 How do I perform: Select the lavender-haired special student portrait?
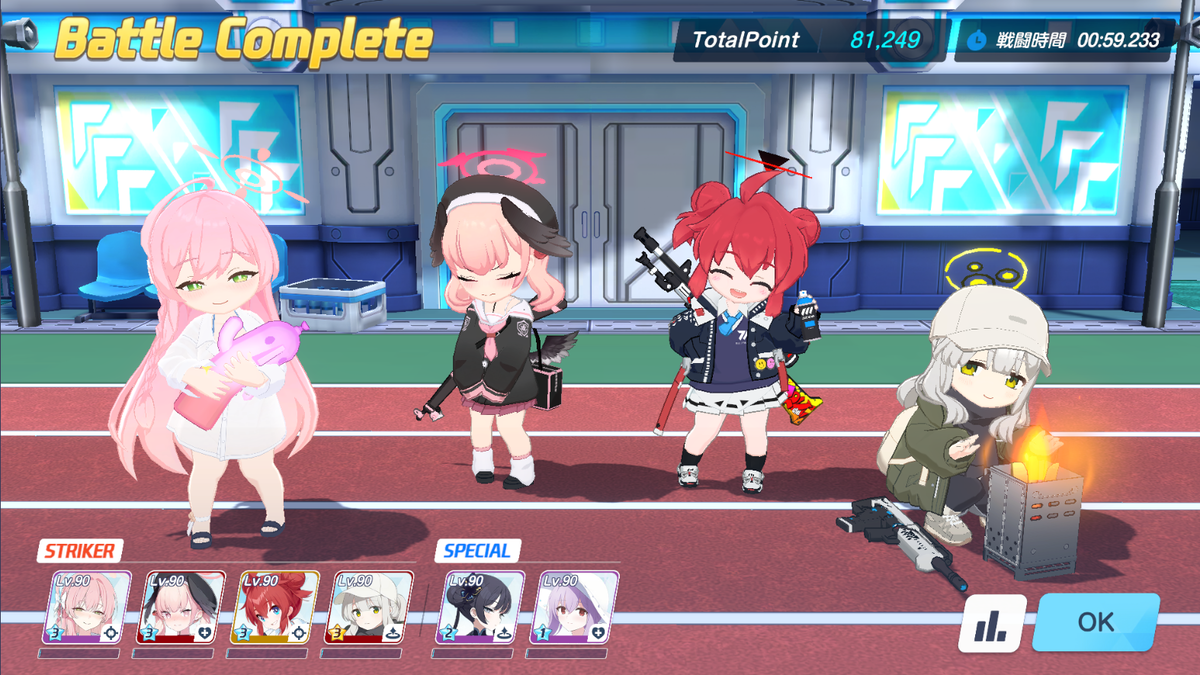574,607
